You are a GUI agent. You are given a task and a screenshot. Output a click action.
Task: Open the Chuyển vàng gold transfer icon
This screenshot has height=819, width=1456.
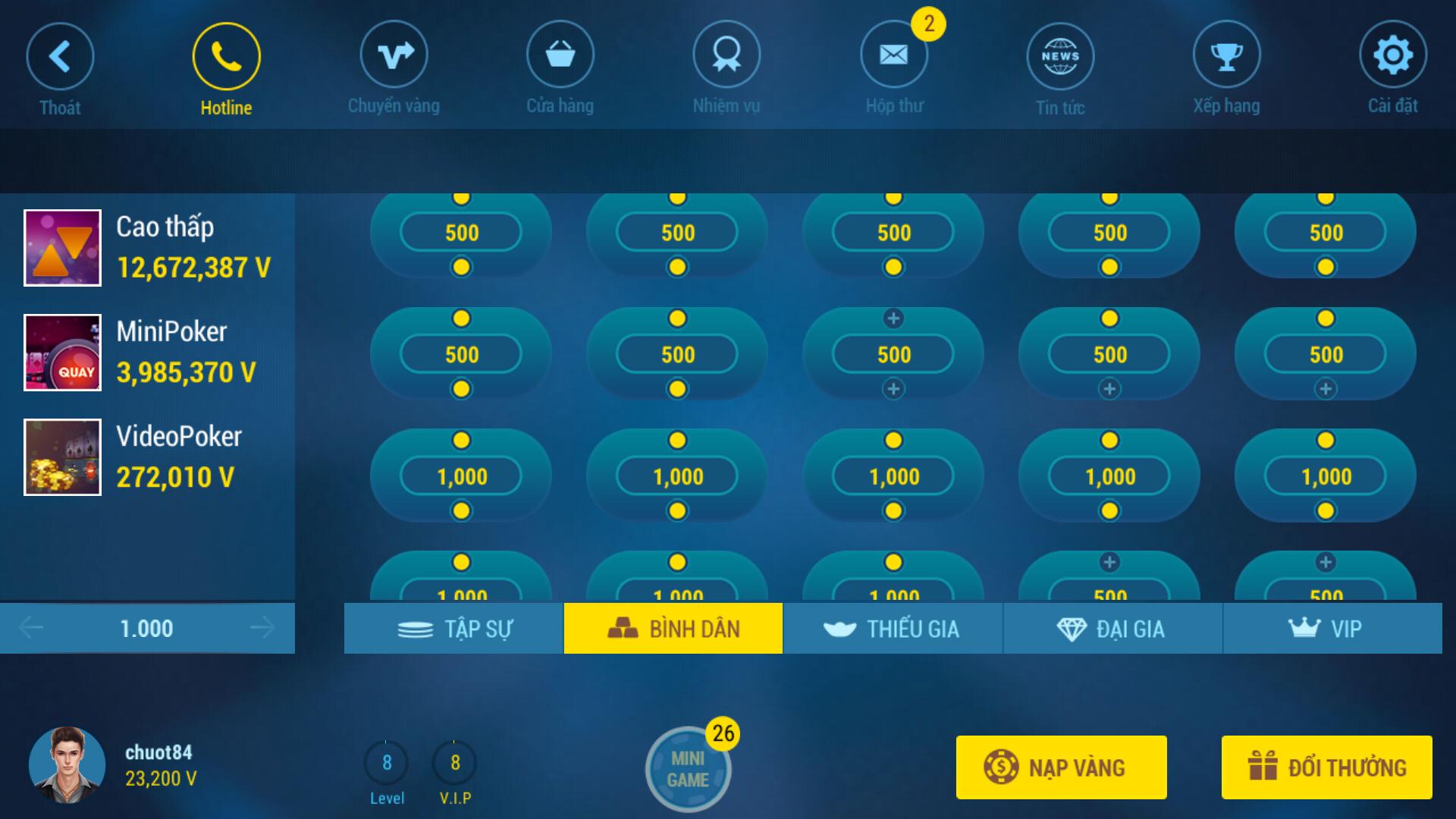point(393,55)
